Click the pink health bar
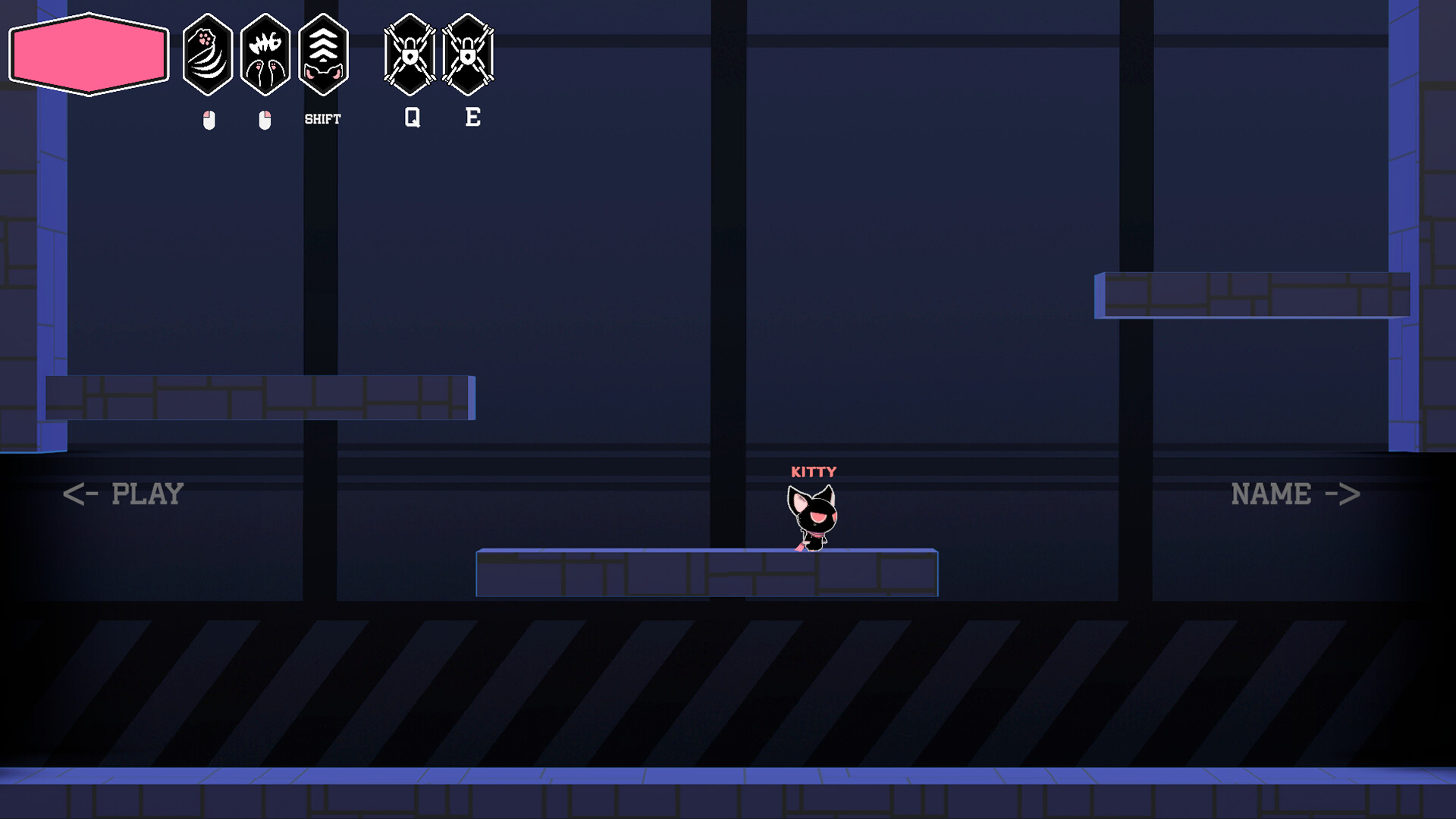This screenshot has height=819, width=1456. click(88, 53)
